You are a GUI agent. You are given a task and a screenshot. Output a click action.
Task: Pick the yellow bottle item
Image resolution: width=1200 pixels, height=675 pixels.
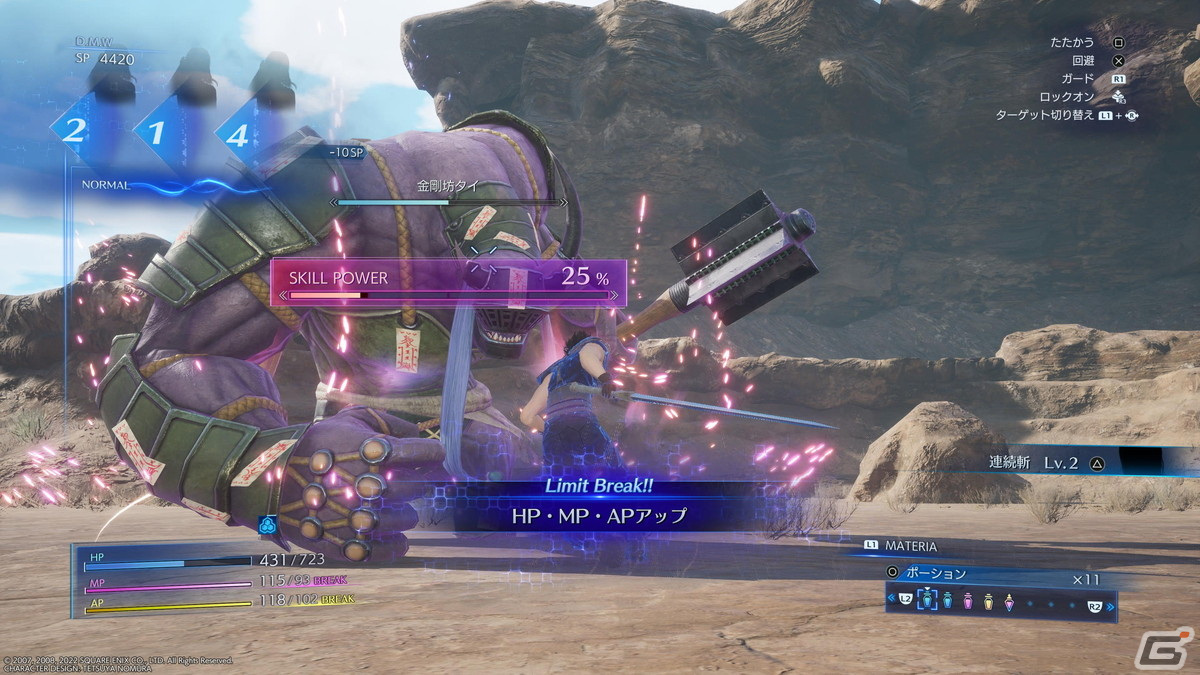click(989, 602)
